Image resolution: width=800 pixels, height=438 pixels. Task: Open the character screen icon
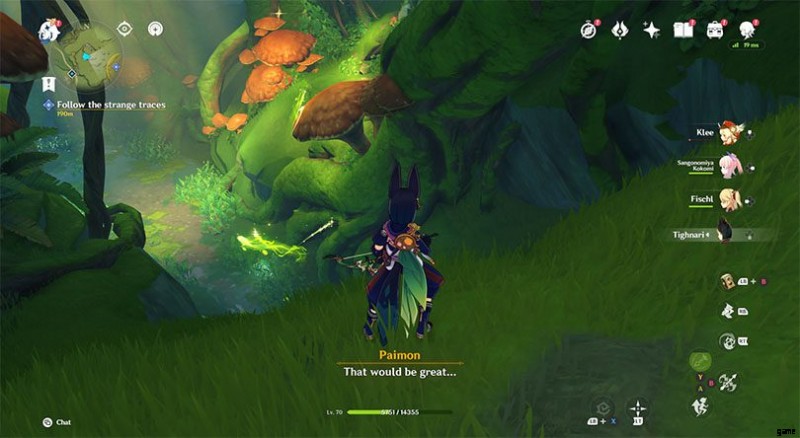pyautogui.click(x=747, y=30)
